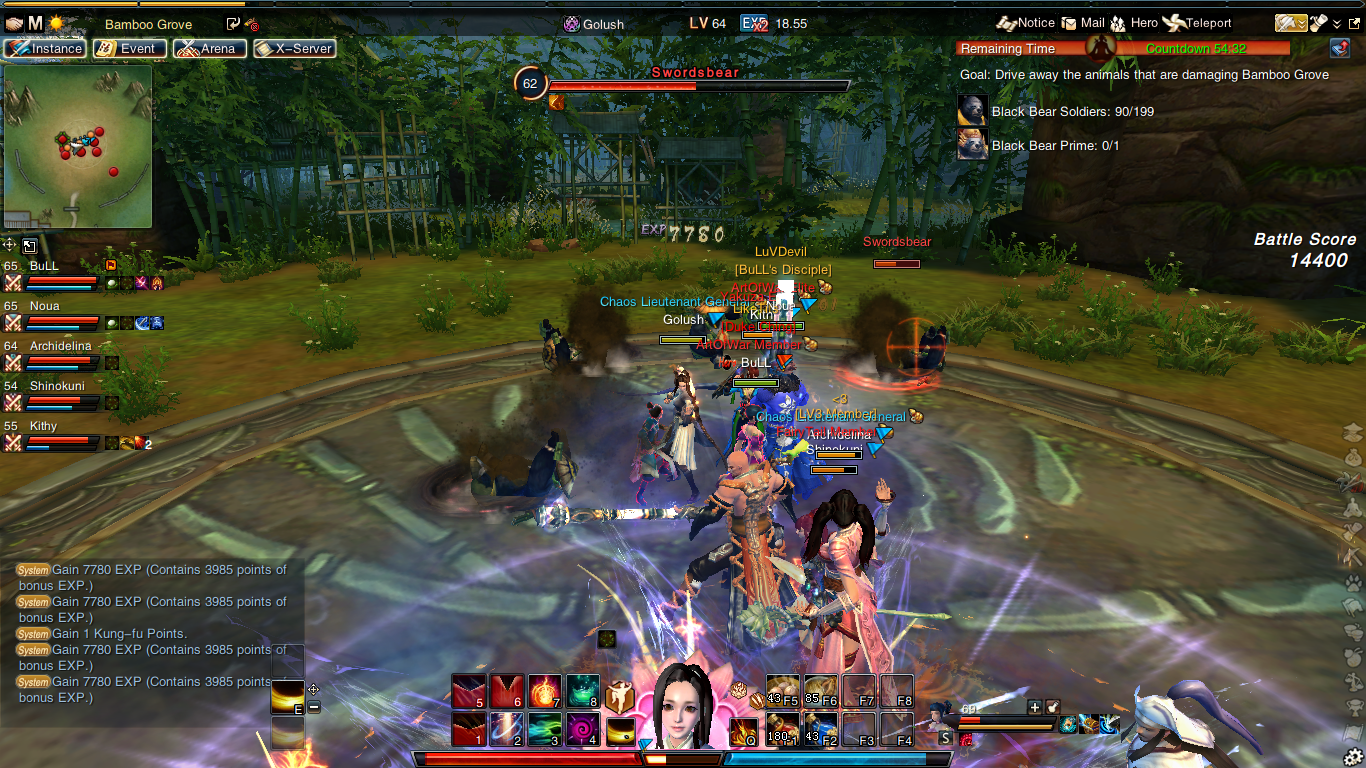
Task: Open the Teleport menu
Action: (1198, 23)
